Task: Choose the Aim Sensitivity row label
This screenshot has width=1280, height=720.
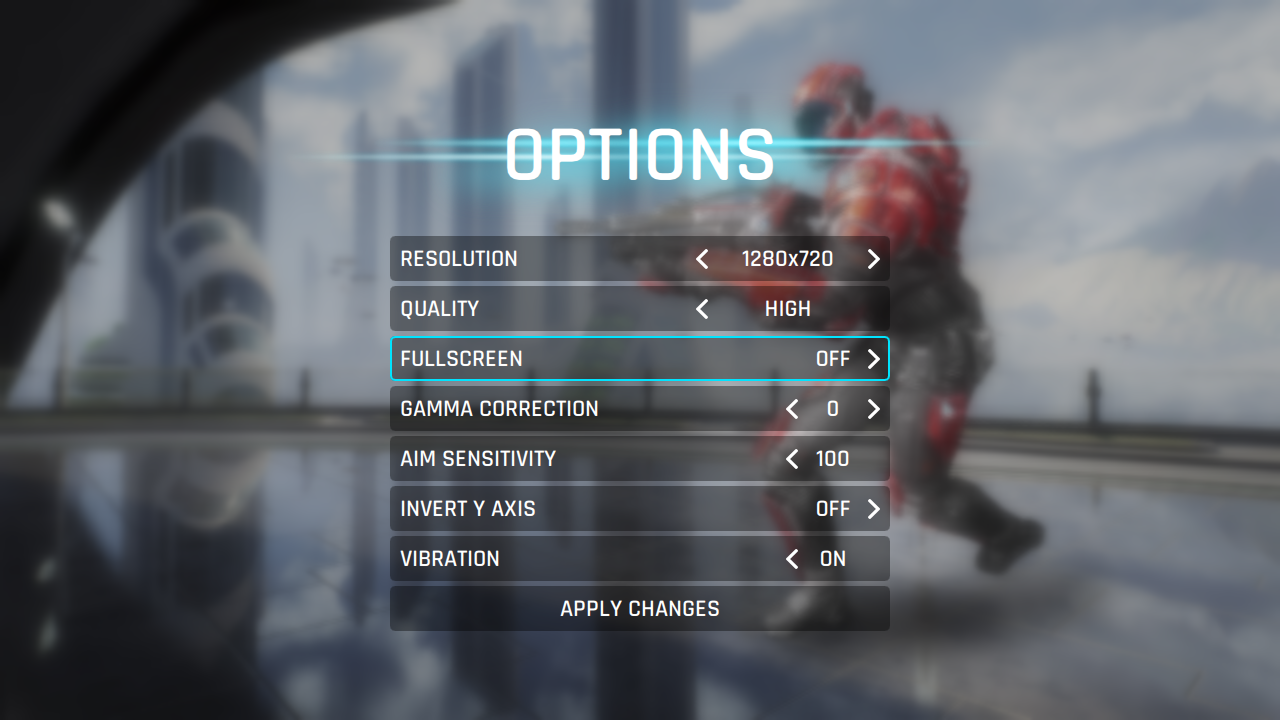Action: pyautogui.click(x=478, y=459)
